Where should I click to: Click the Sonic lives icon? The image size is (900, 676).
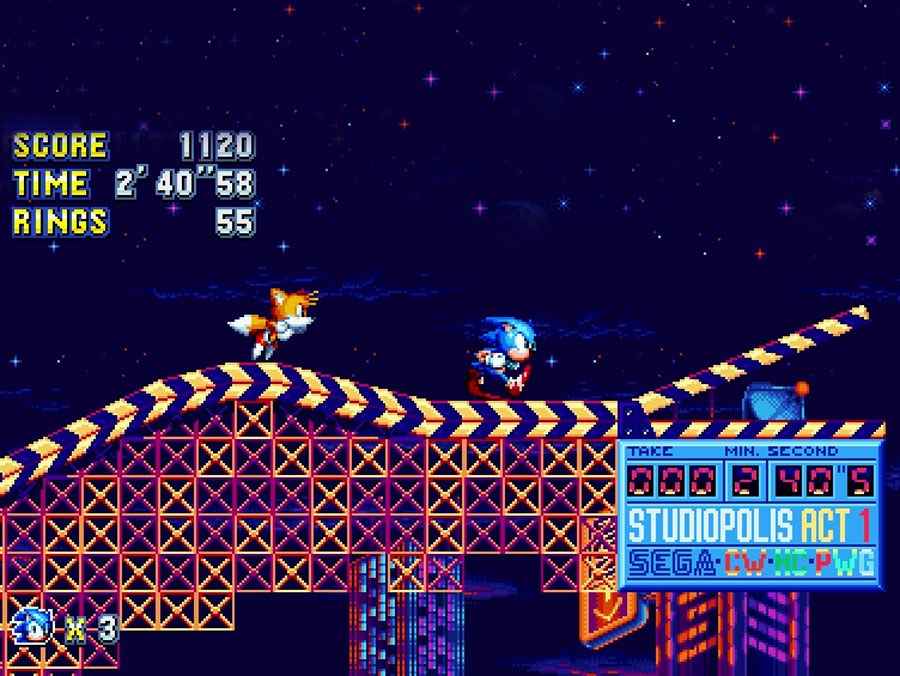34,629
